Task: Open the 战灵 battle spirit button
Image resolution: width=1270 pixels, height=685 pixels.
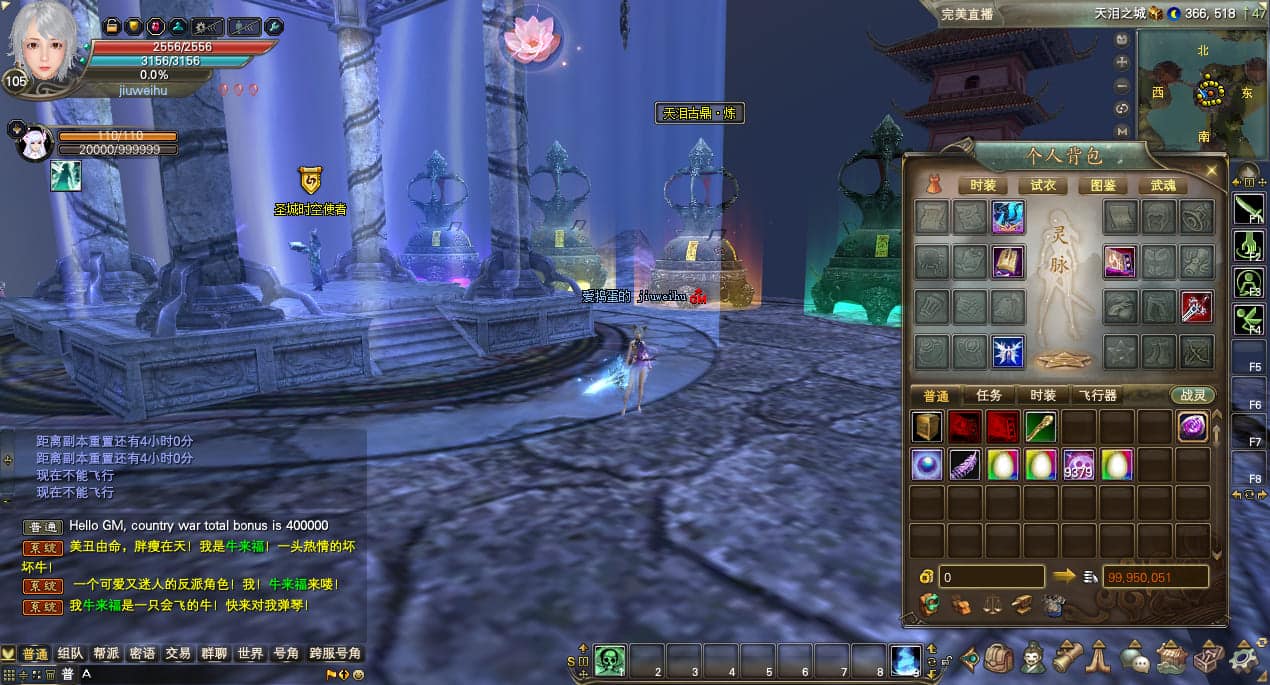Action: (1192, 395)
